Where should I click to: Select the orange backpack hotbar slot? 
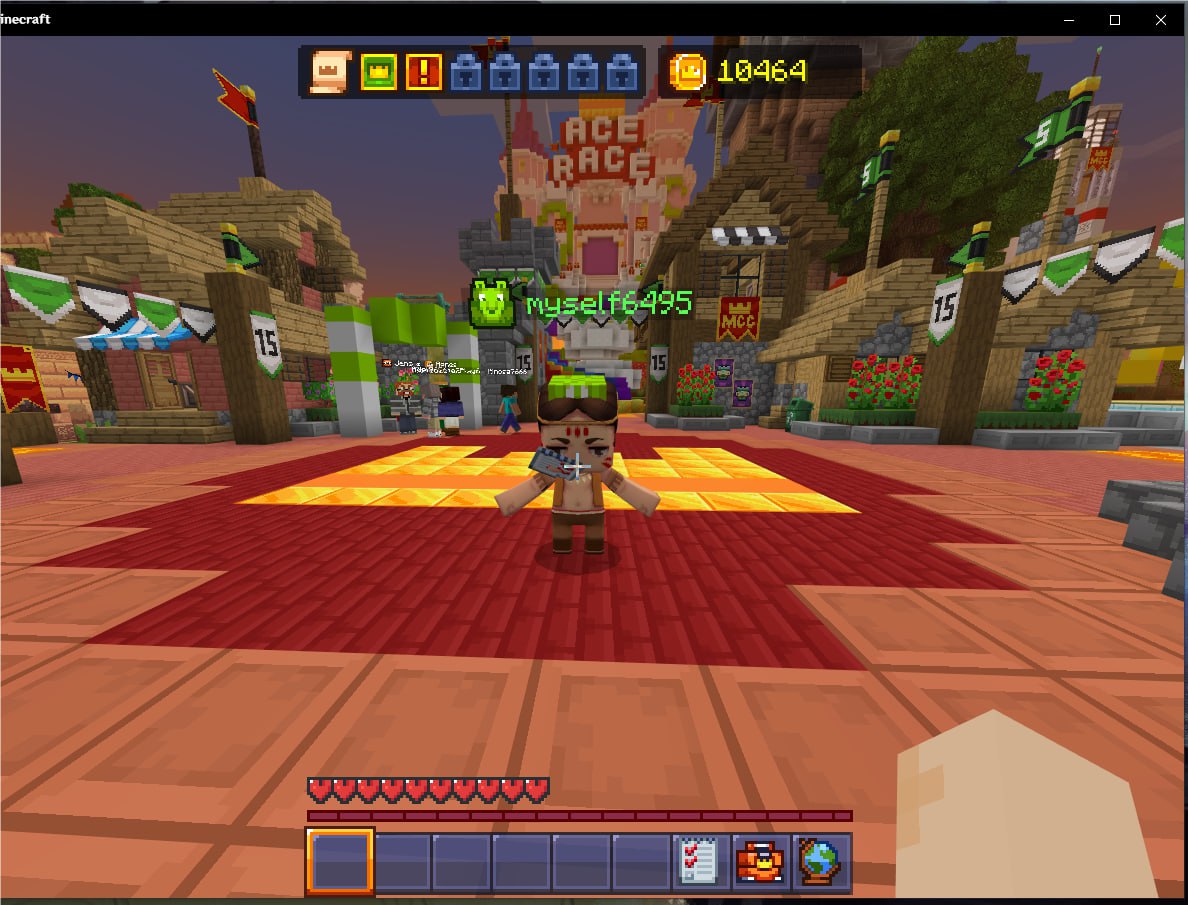[760, 861]
